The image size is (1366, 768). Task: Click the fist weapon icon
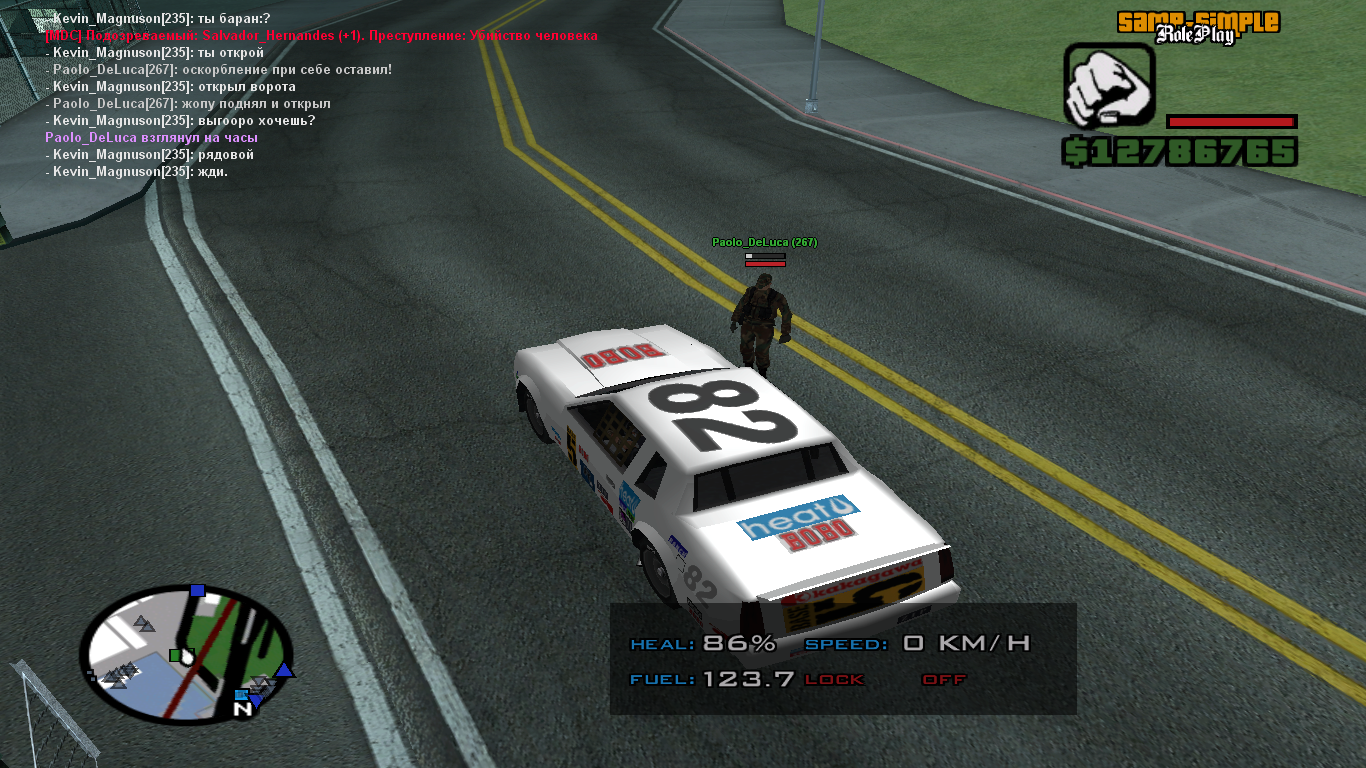[1109, 85]
